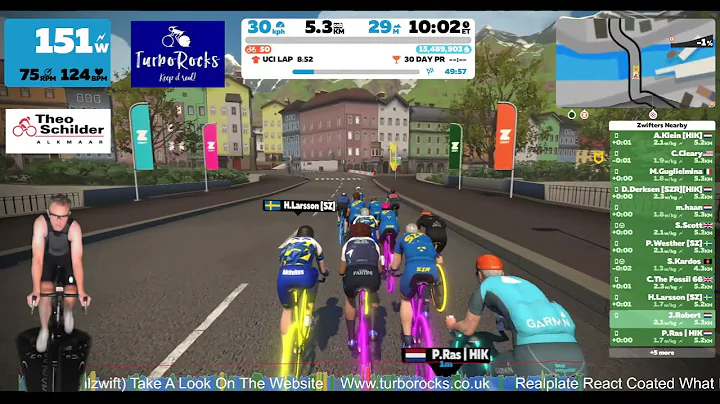The image size is (720, 404).
Task: Select P.Westher [SZ] from the rider list
Action: pyautogui.click(x=662, y=247)
